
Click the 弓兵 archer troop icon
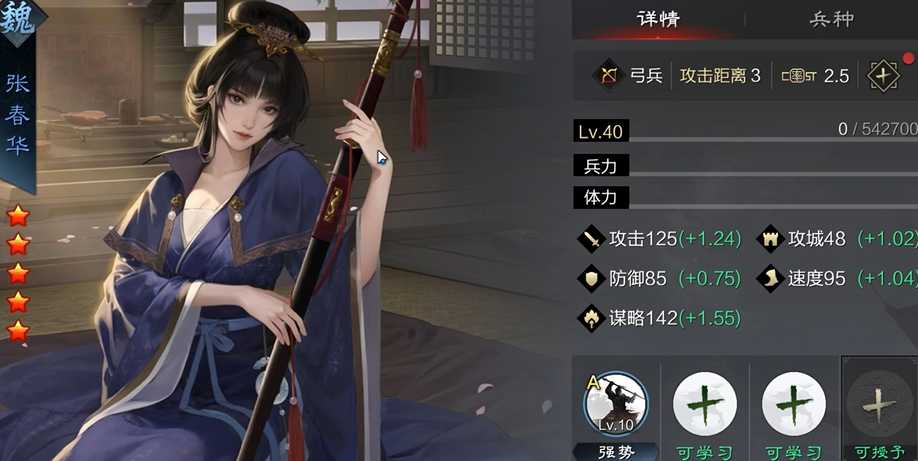(607, 76)
